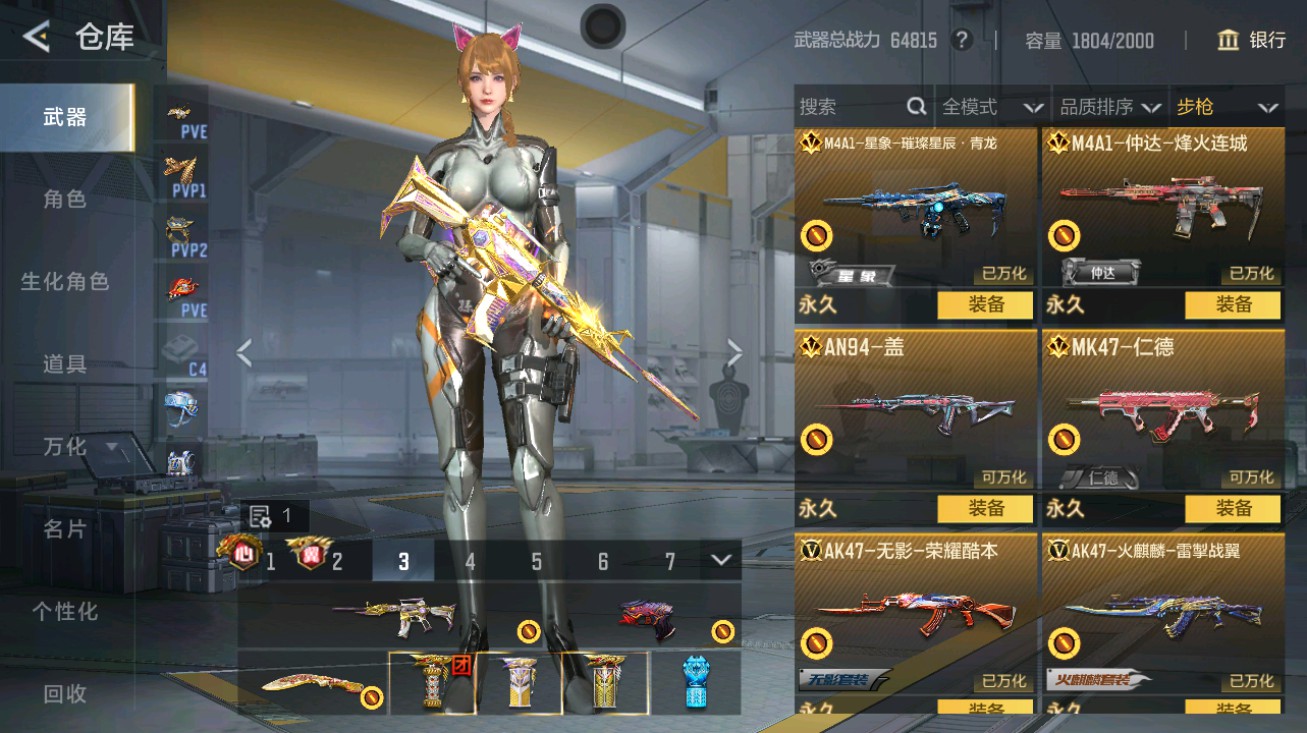Go to the 个性化 tab
Viewport: 1307px width, 733px height.
point(65,611)
